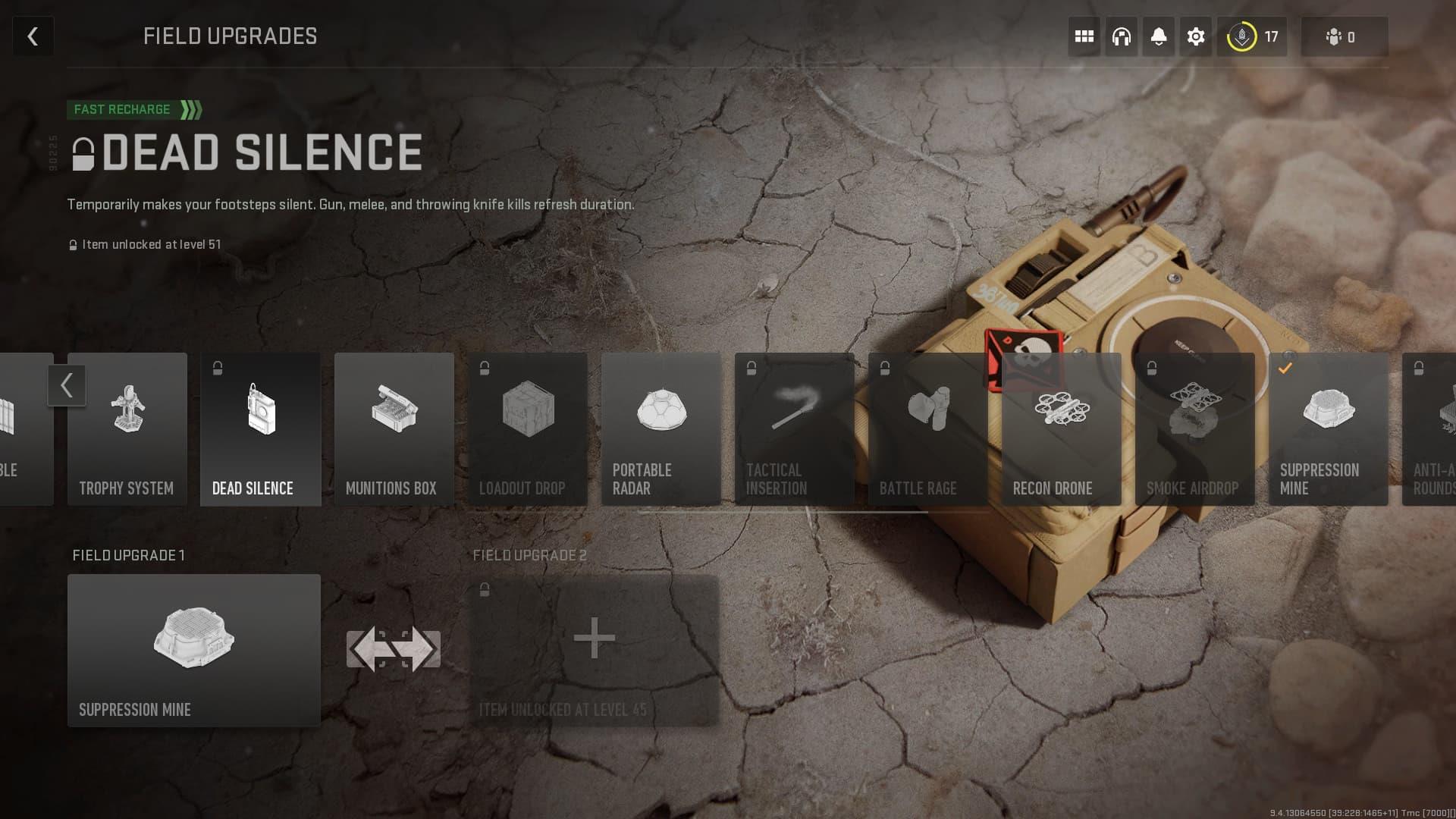Image resolution: width=1456 pixels, height=819 pixels.
Task: Go back using the top-left arrow
Action: [33, 36]
